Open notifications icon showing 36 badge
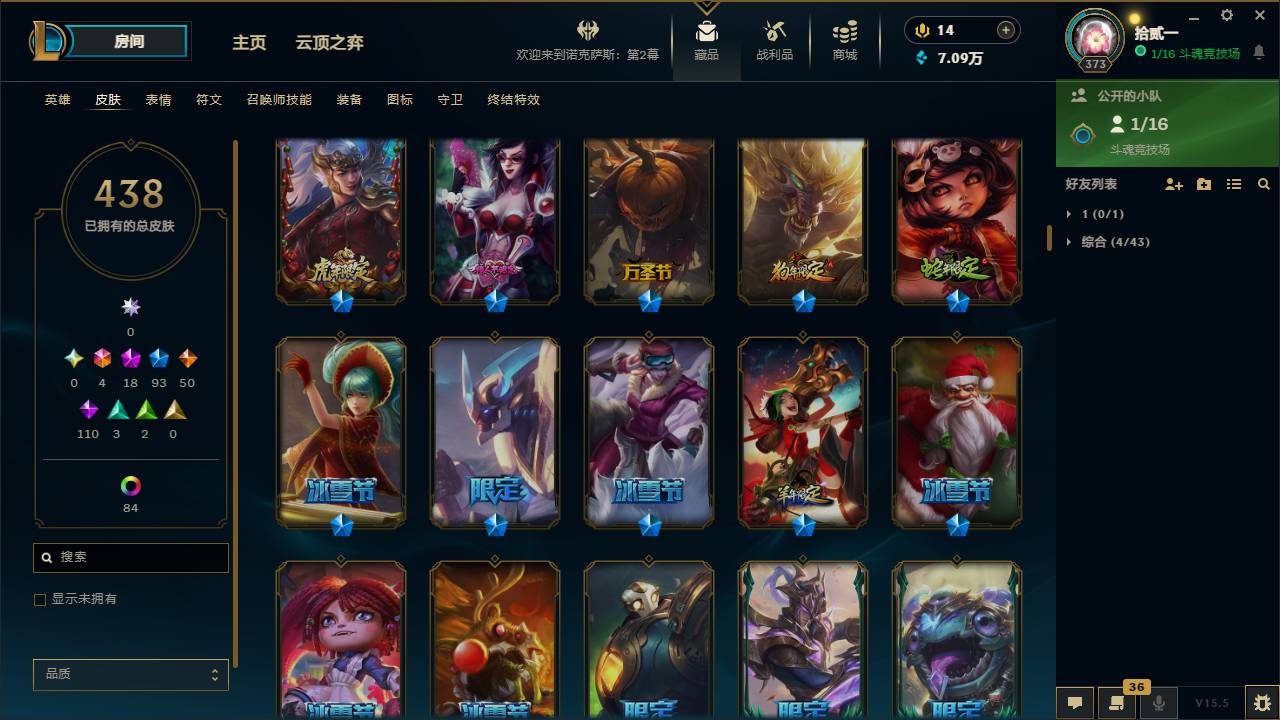Viewport: 1280px width, 720px height. pyautogui.click(x=1115, y=703)
